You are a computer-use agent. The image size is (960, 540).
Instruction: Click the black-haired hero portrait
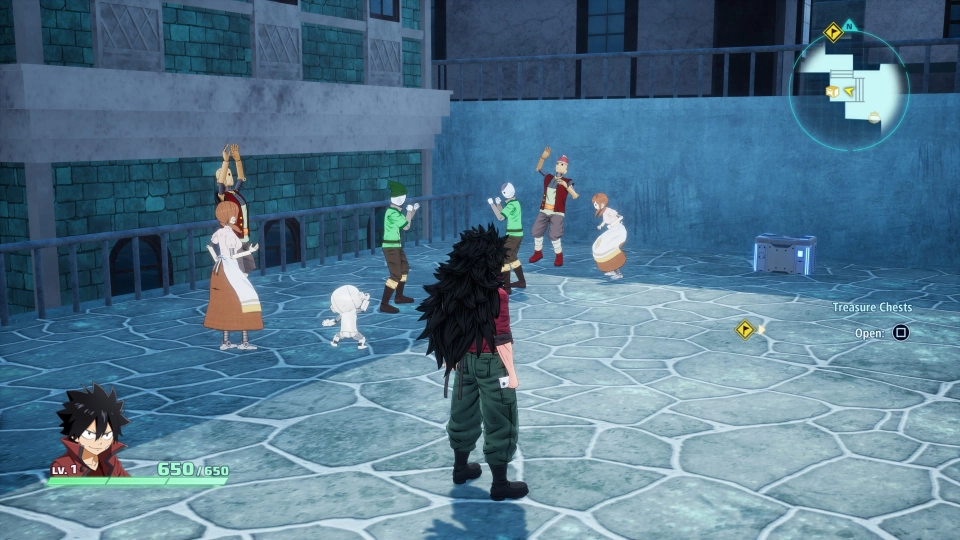click(90, 431)
